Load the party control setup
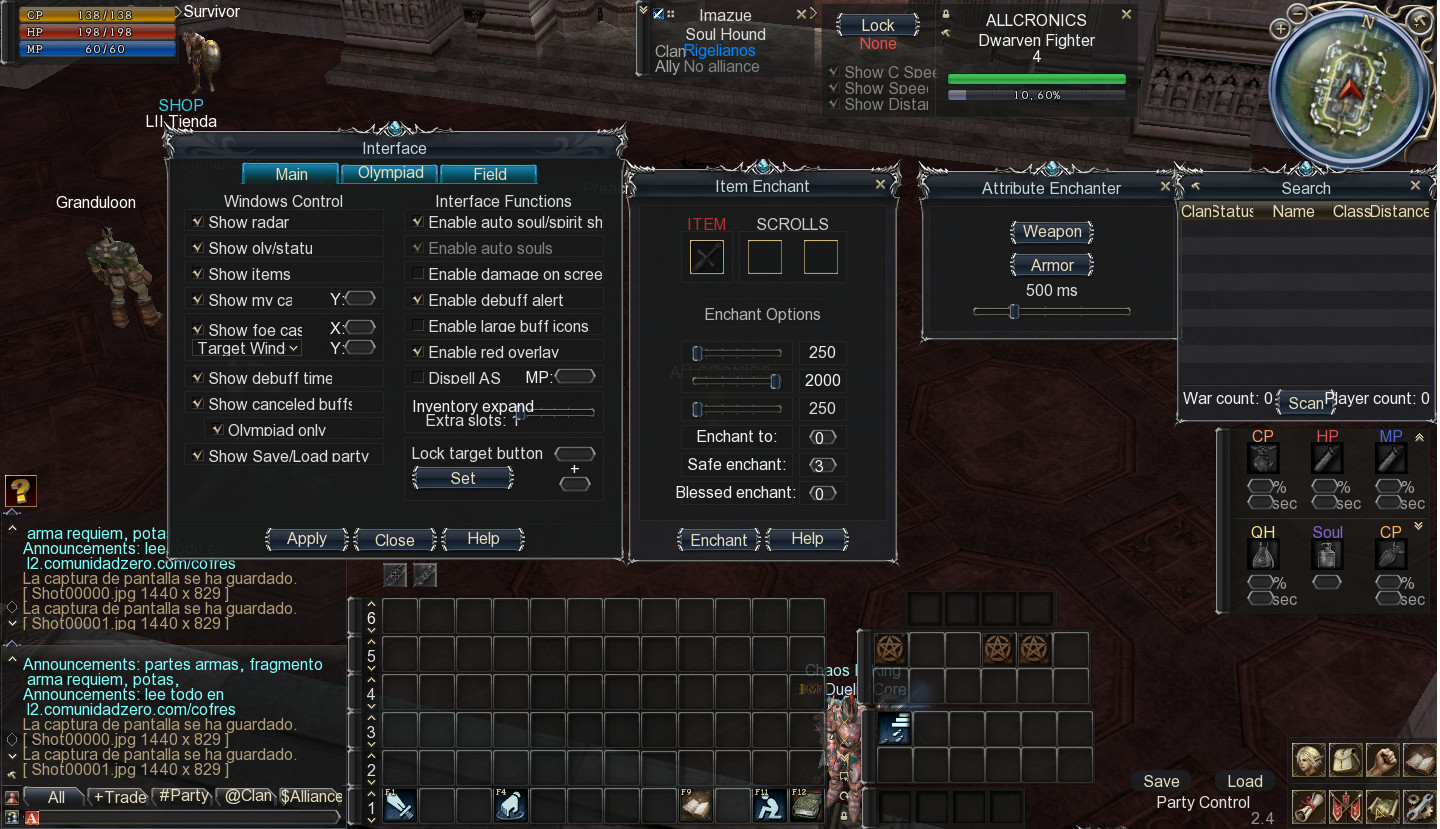This screenshot has width=1440, height=829. pos(1244,781)
